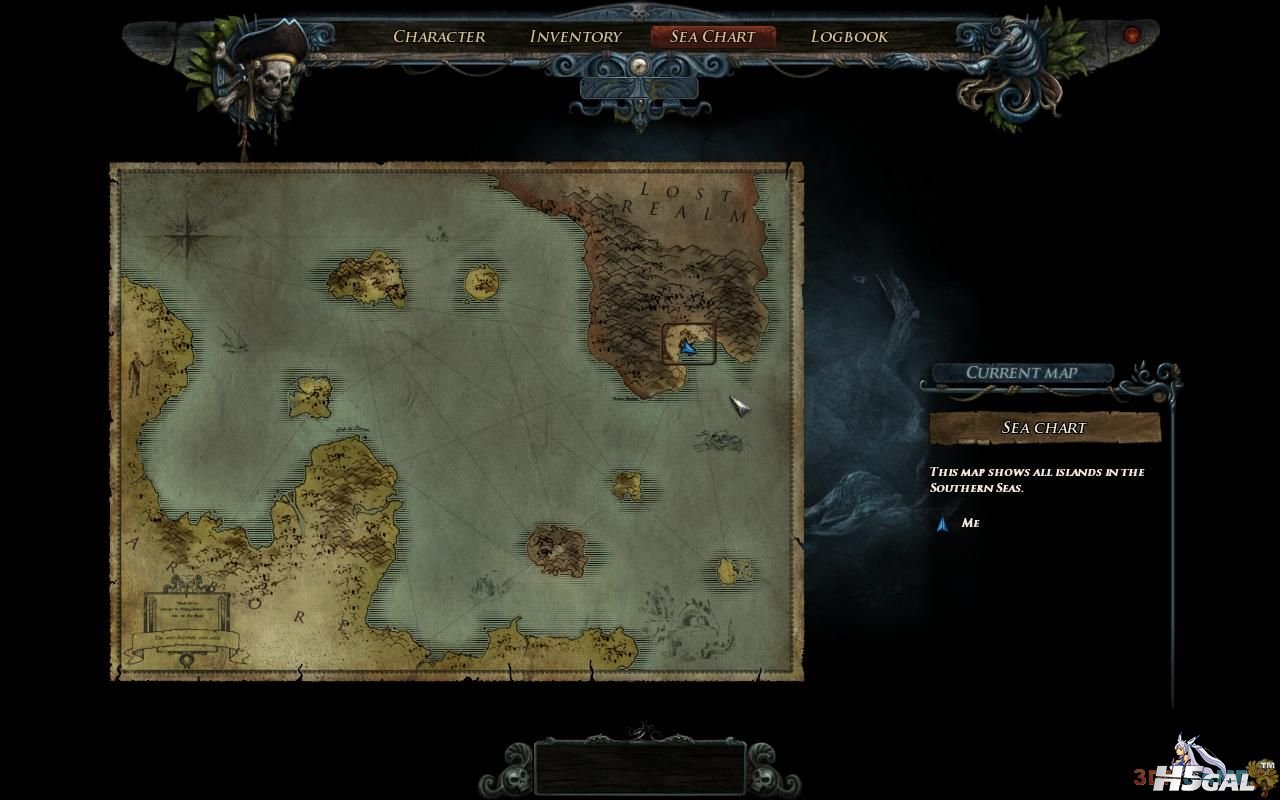Close the menu with the red button

pos(1132,36)
